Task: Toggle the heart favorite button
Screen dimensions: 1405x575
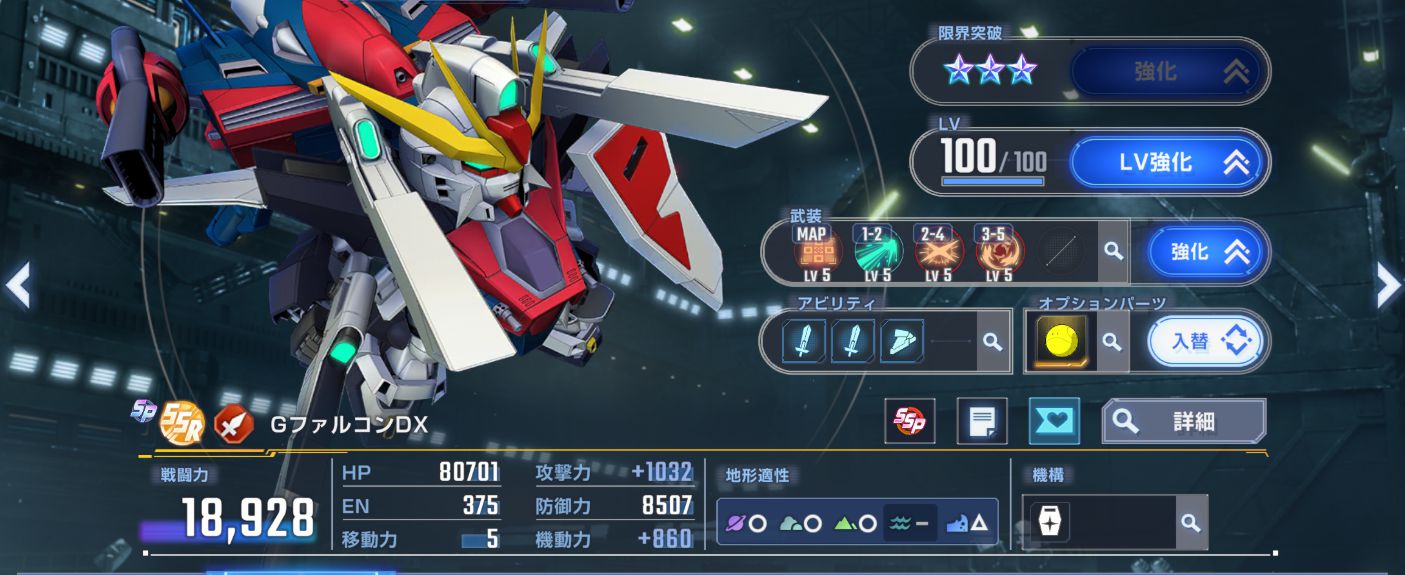Action: click(1054, 421)
